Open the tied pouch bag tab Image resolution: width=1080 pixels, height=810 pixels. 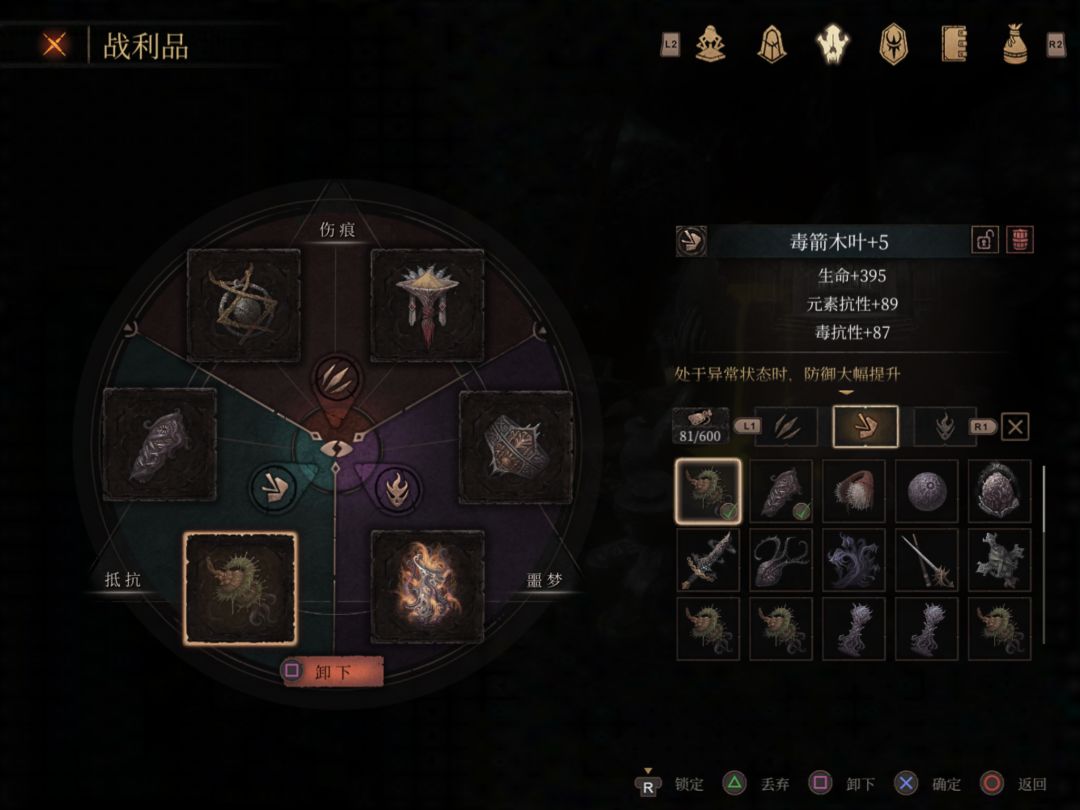pyautogui.click(x=1015, y=44)
